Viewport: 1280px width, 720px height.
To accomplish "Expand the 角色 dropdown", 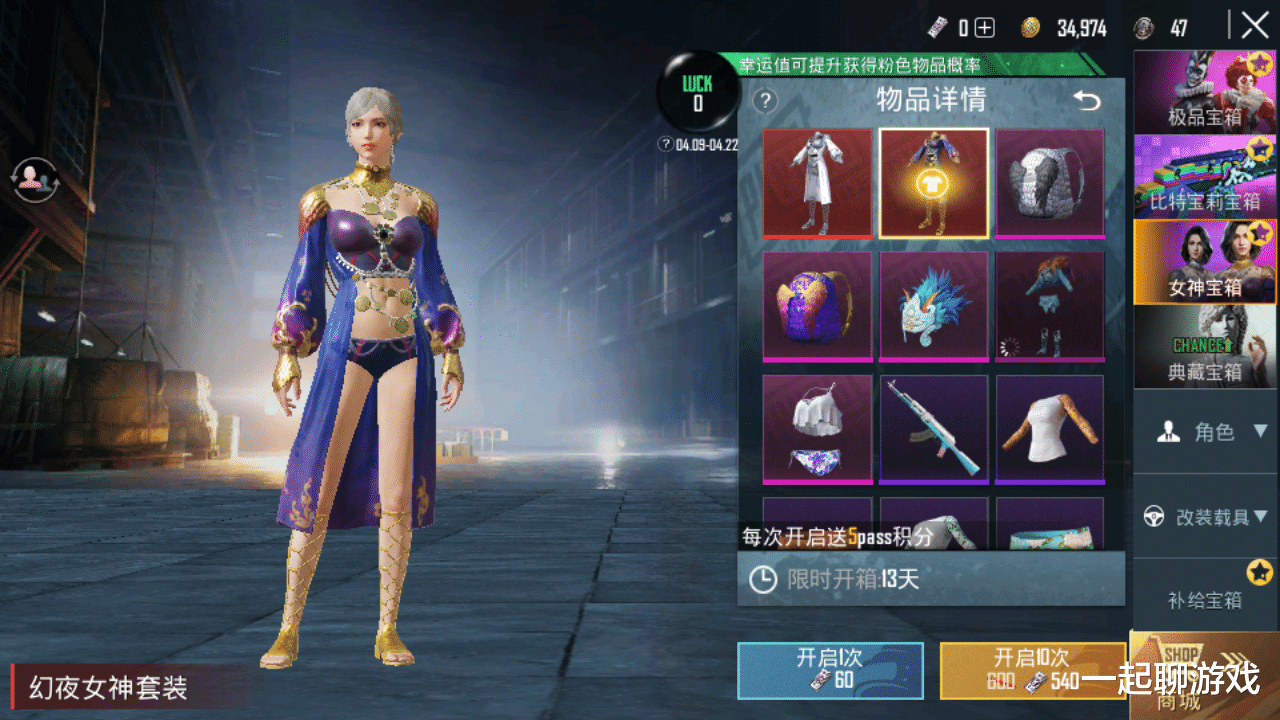I will pos(1211,432).
